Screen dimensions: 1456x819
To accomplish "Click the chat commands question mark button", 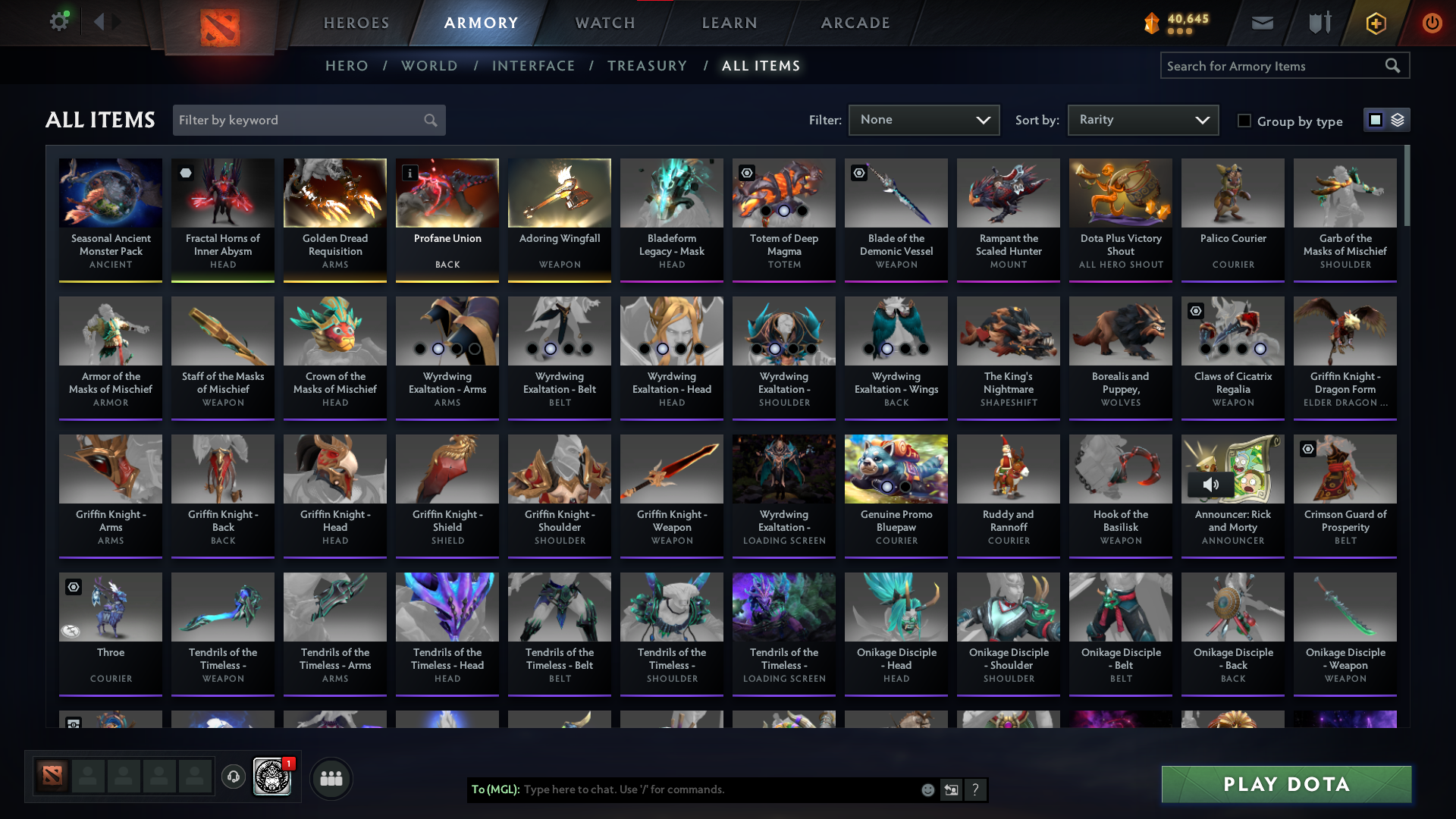I will 976,789.
